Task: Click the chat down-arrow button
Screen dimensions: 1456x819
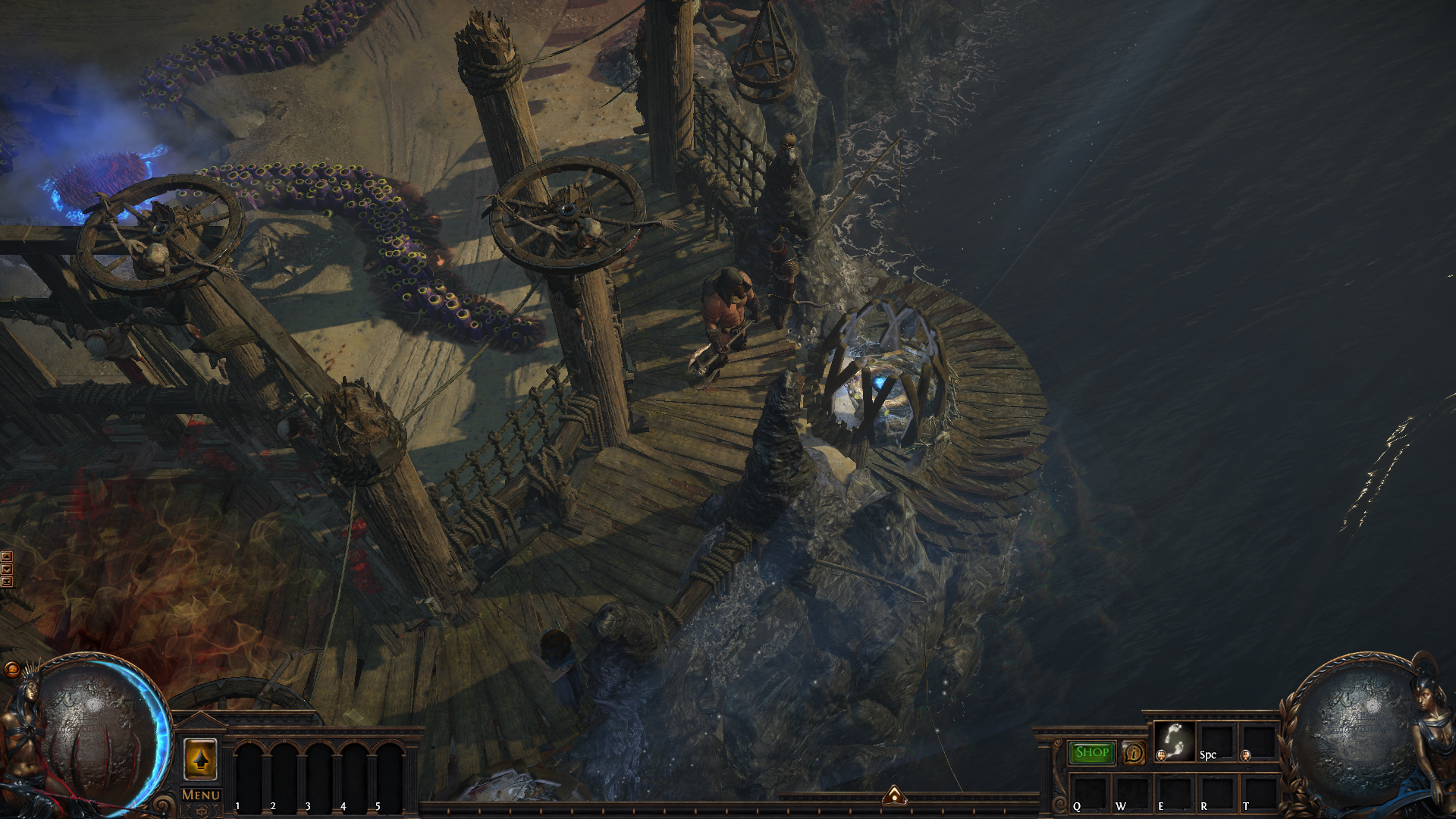Action: coord(7,569)
